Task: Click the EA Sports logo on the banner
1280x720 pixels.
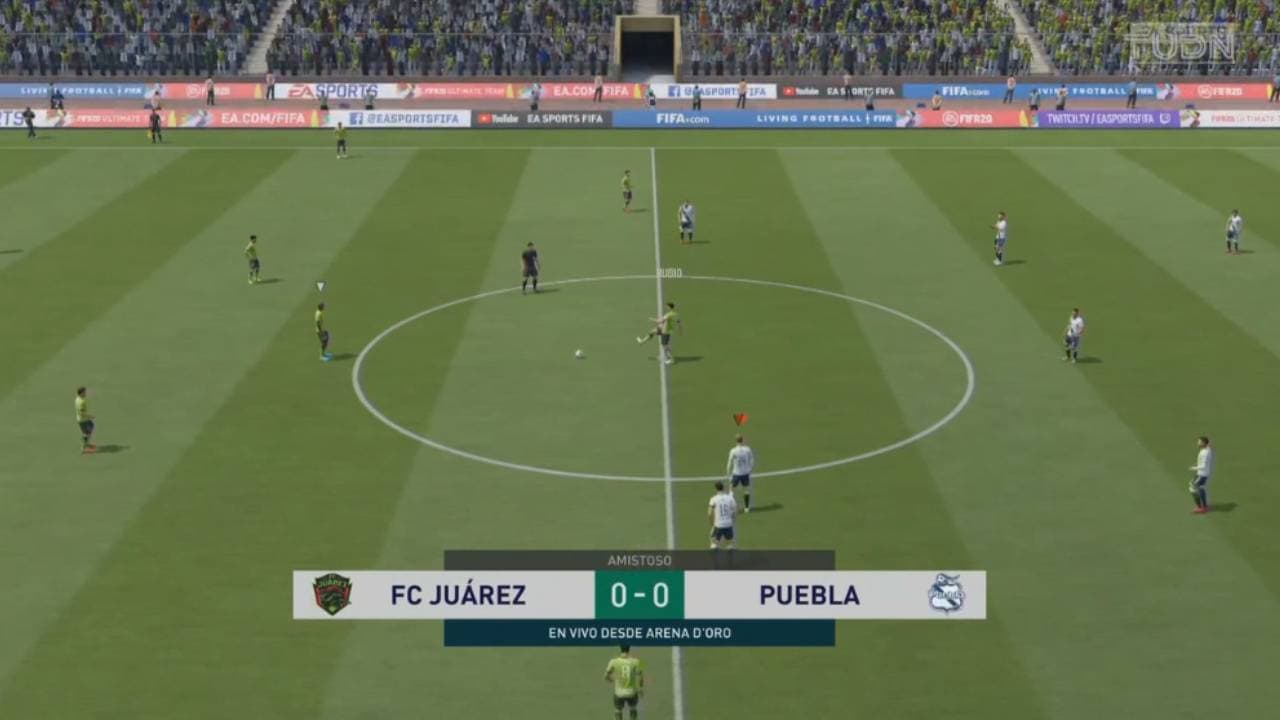Action: pos(335,88)
